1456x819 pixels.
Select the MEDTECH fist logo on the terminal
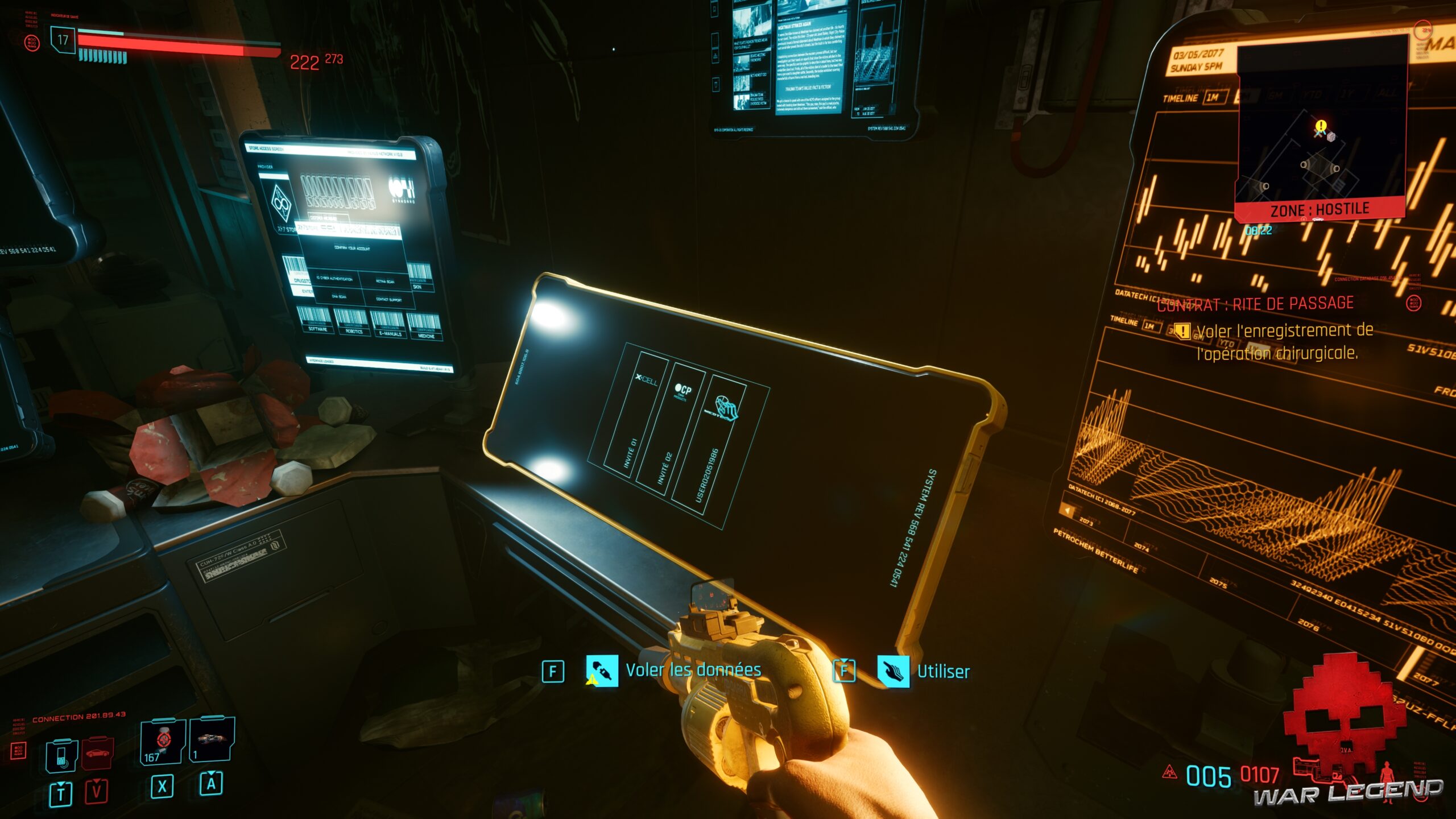tap(727, 408)
